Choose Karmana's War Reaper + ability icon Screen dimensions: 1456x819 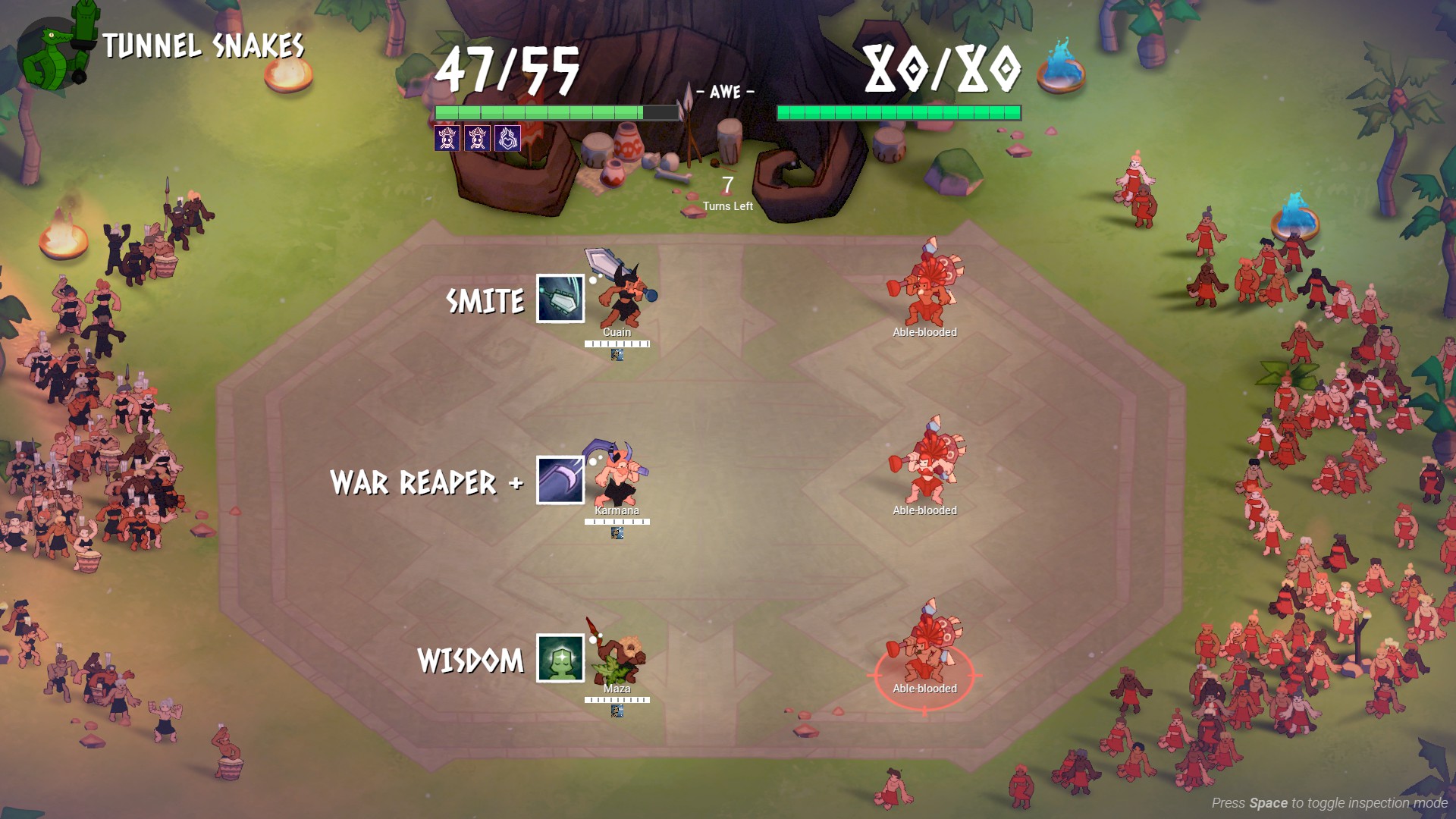[560, 480]
